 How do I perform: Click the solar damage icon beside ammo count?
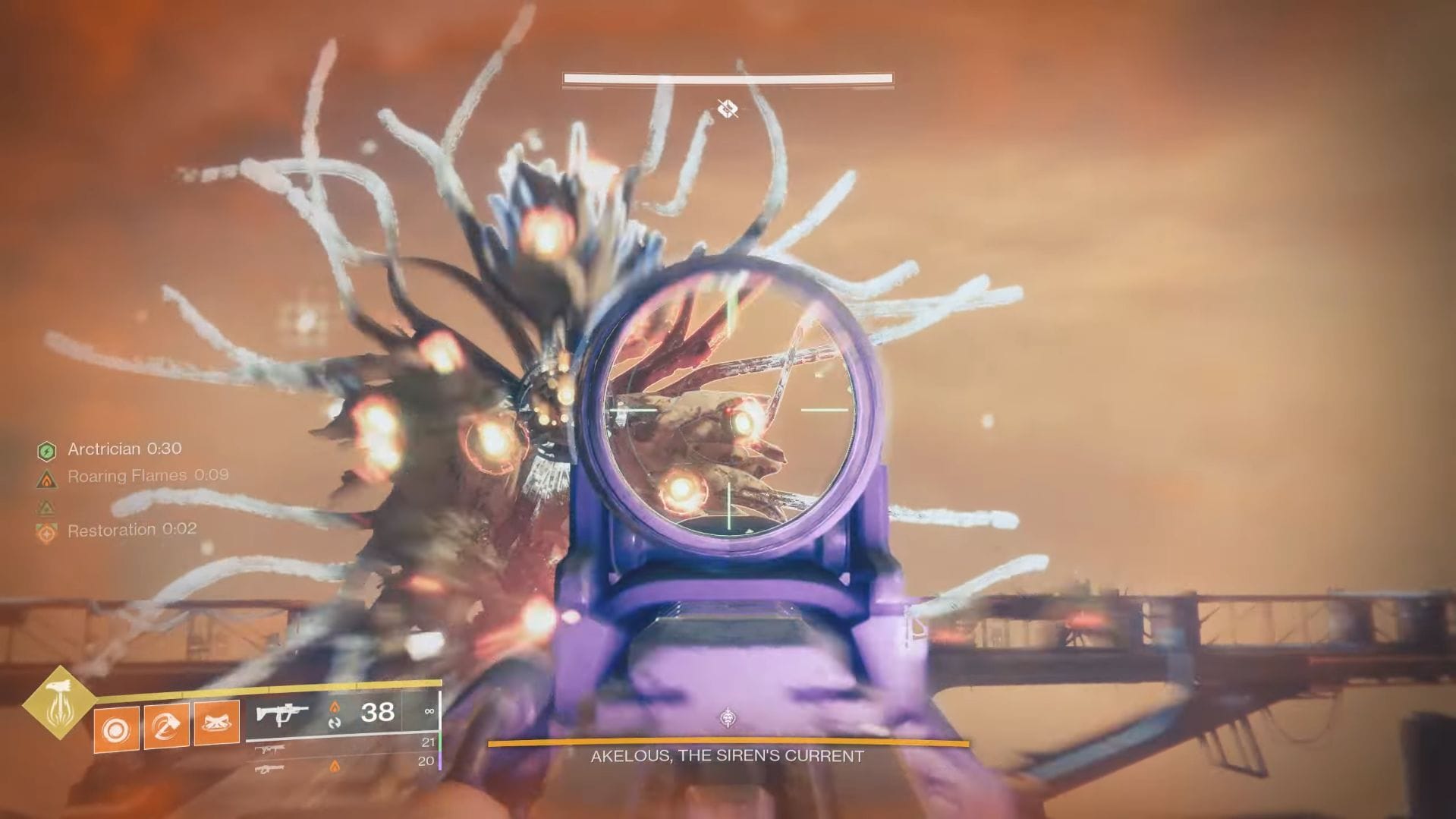click(335, 706)
